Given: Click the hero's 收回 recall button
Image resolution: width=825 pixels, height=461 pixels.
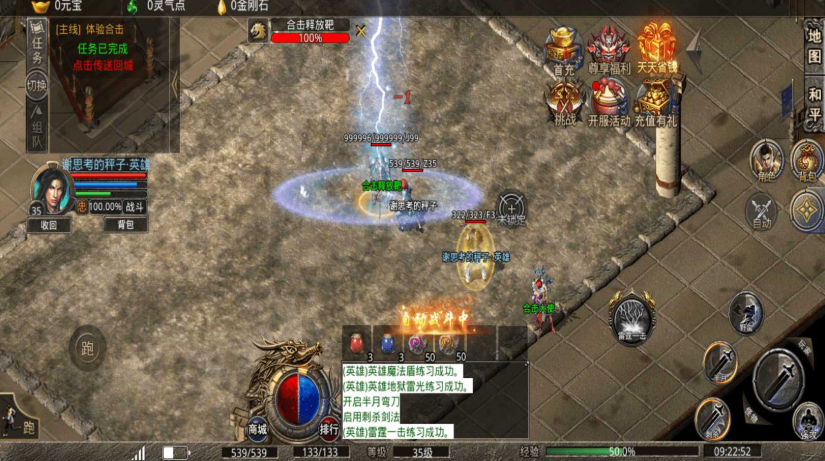Looking at the screenshot, I should click(49, 225).
